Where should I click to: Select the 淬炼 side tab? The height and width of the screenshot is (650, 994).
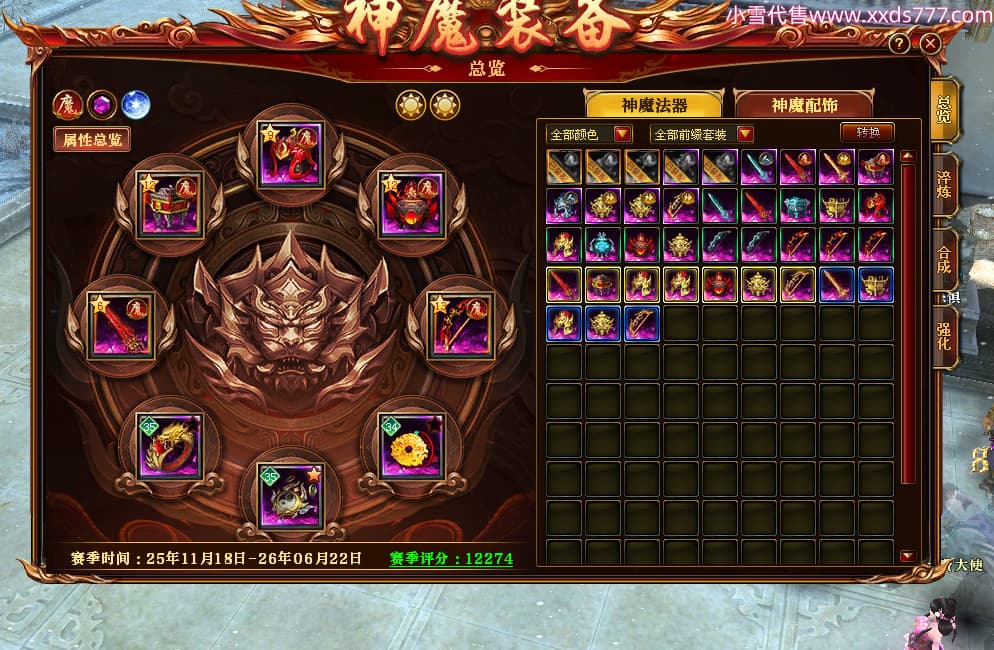(x=944, y=185)
